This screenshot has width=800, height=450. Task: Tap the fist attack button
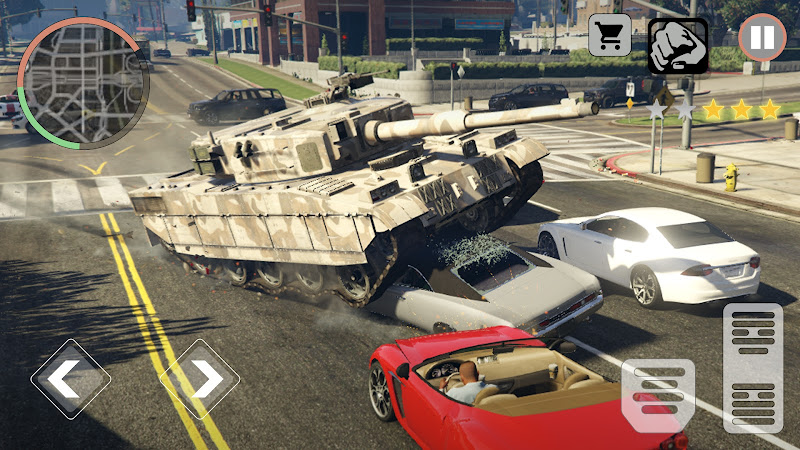[677, 46]
